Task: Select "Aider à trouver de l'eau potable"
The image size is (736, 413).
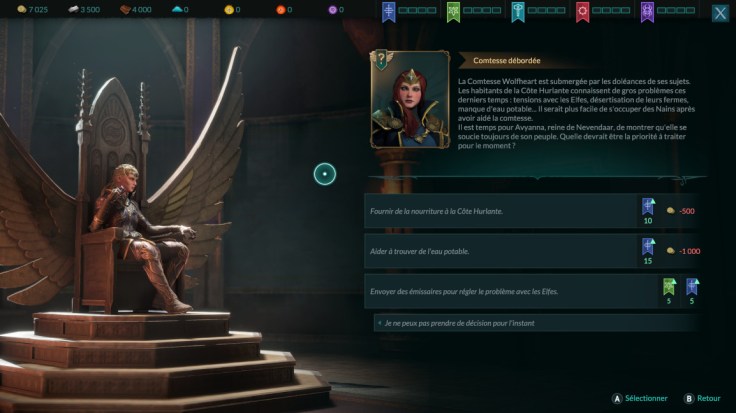Action: (500, 250)
